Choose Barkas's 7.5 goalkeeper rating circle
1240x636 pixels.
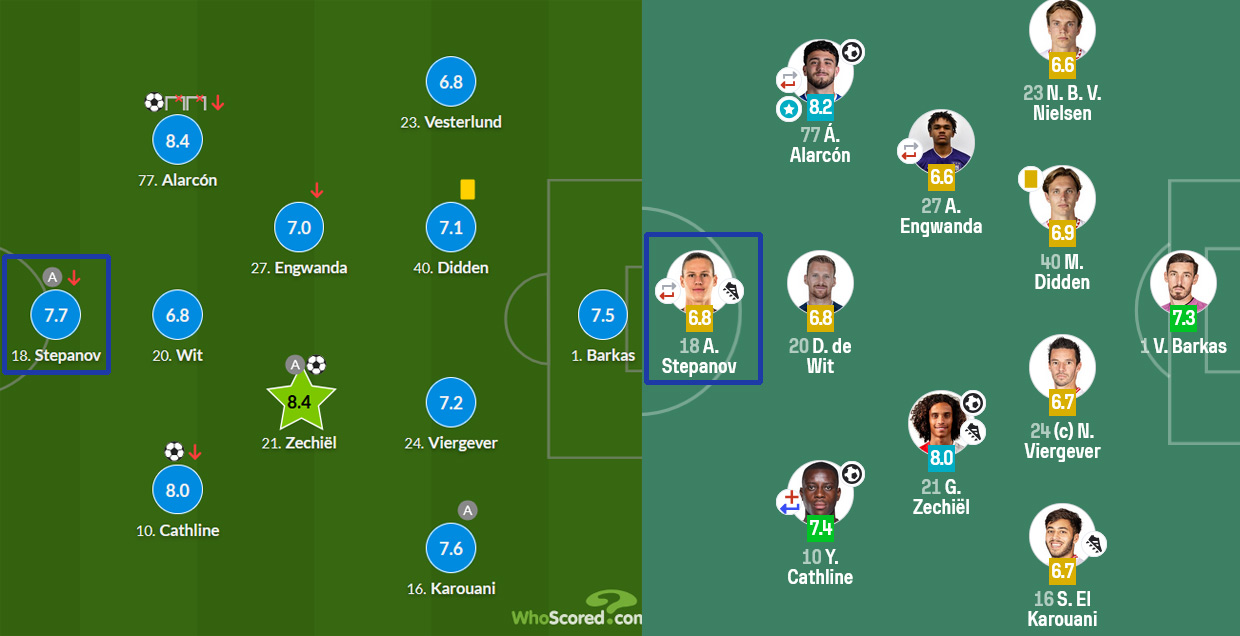[x=603, y=315]
